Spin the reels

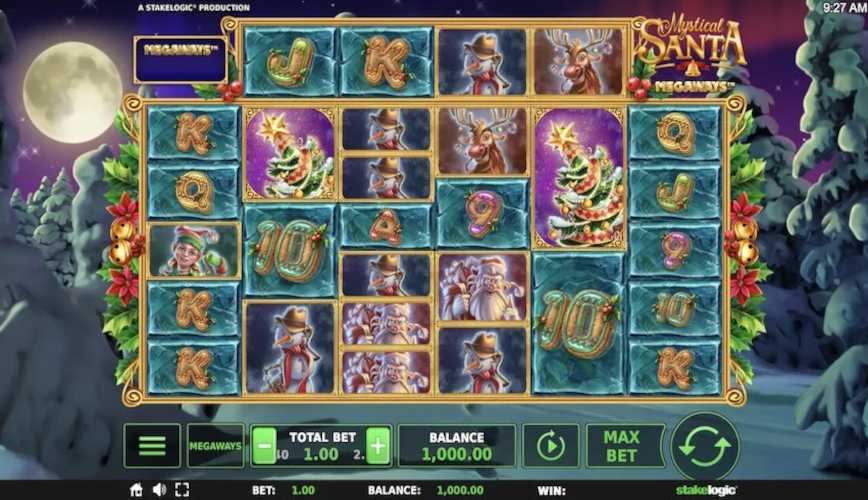[705, 446]
